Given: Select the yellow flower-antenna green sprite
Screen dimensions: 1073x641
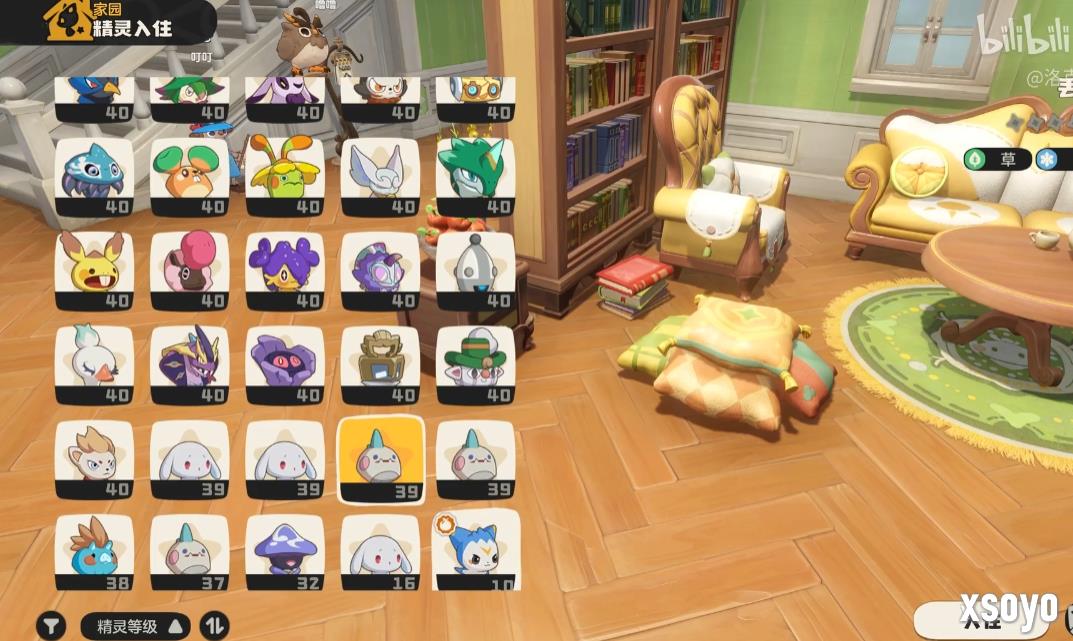Looking at the screenshot, I should point(284,176).
